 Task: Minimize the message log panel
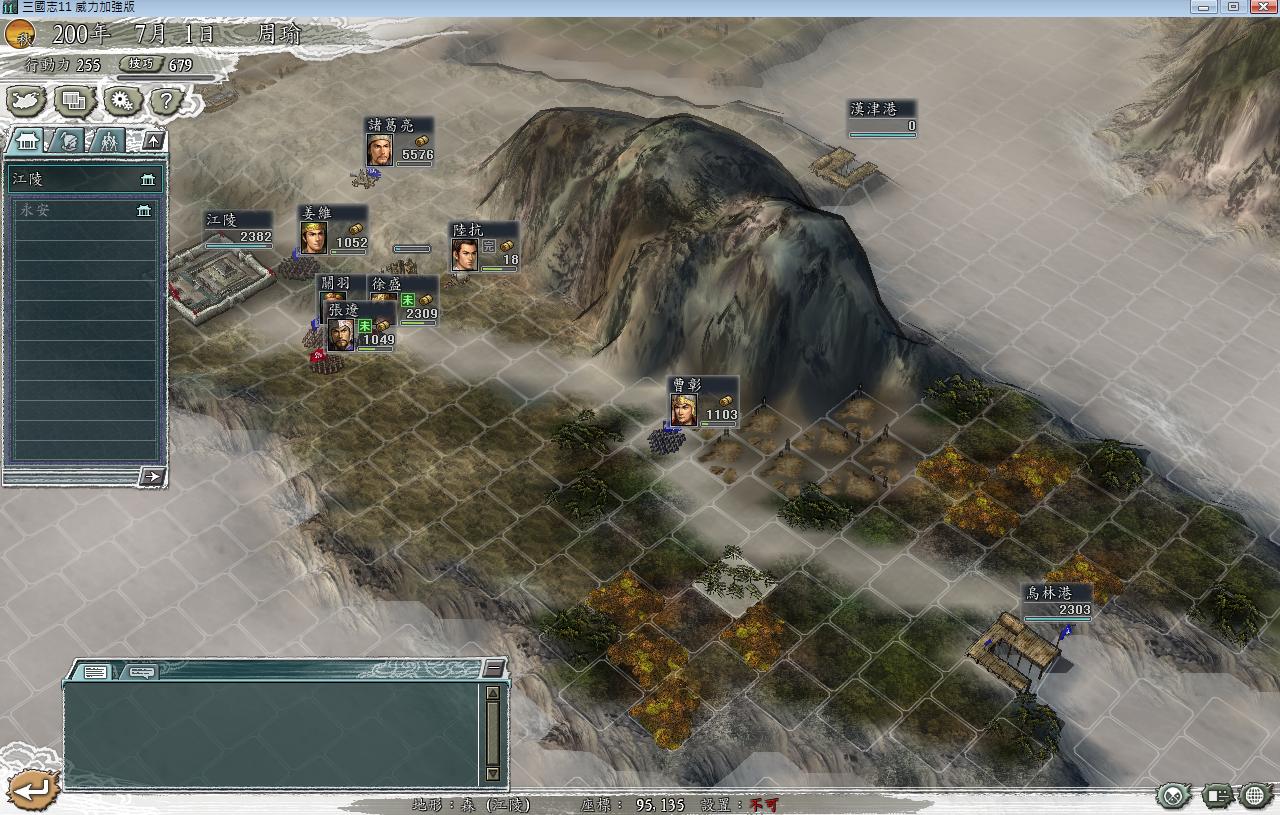494,667
